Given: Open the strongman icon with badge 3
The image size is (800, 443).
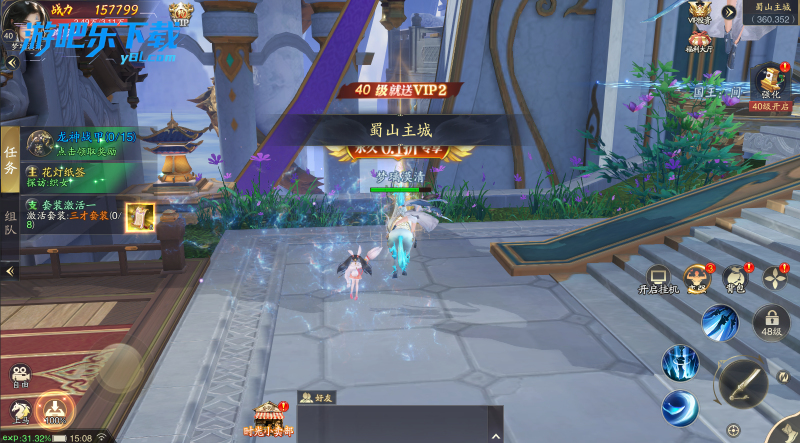Looking at the screenshot, I should pyautogui.click(x=695, y=278).
